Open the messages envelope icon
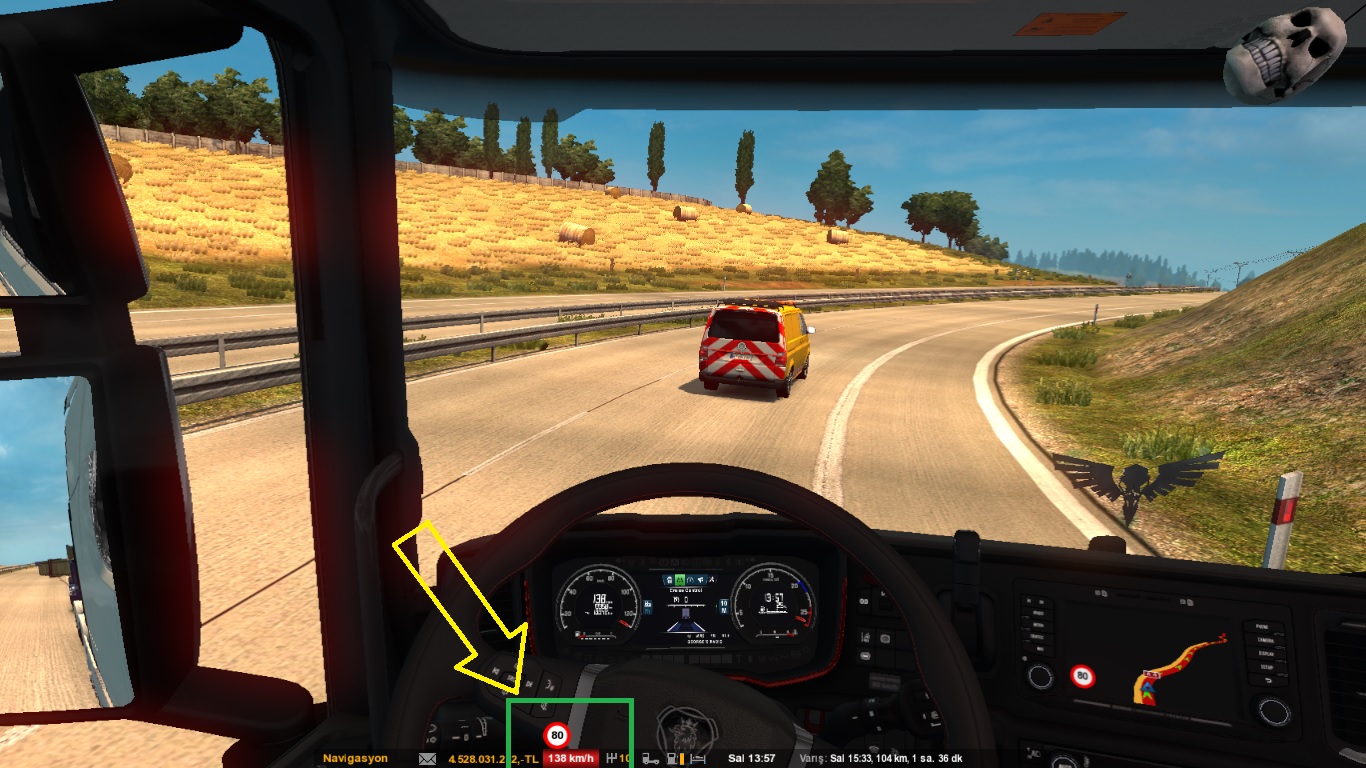Screen dimensions: 1366x768 (x=428, y=758)
